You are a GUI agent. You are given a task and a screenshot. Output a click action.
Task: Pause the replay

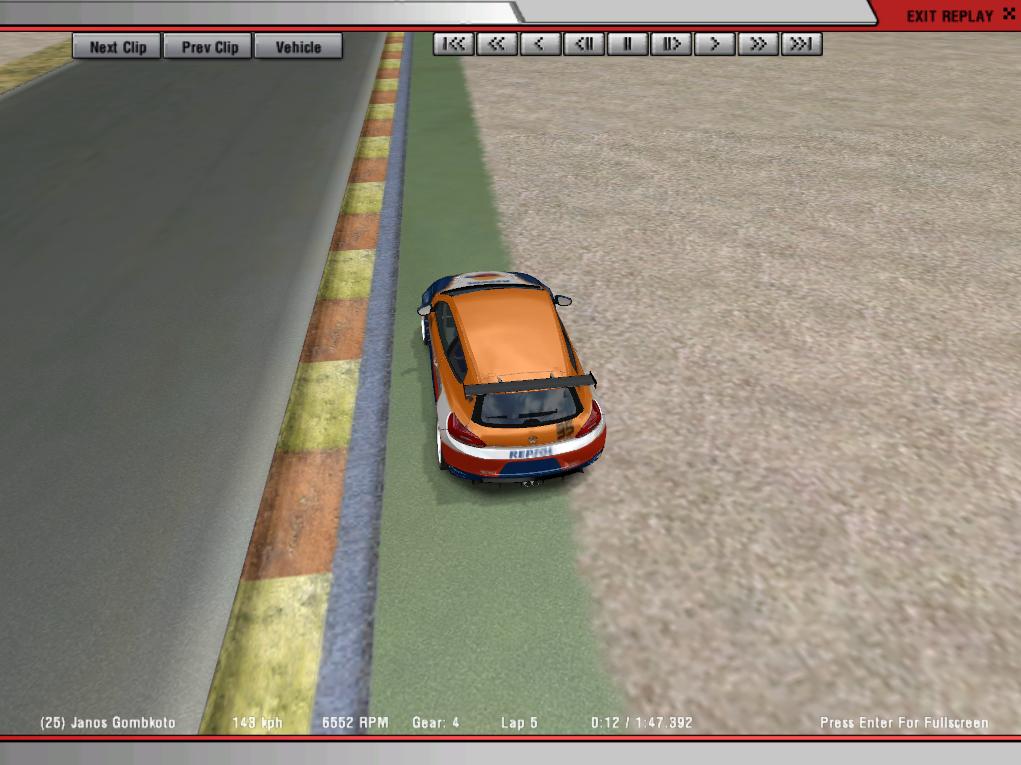tap(628, 44)
